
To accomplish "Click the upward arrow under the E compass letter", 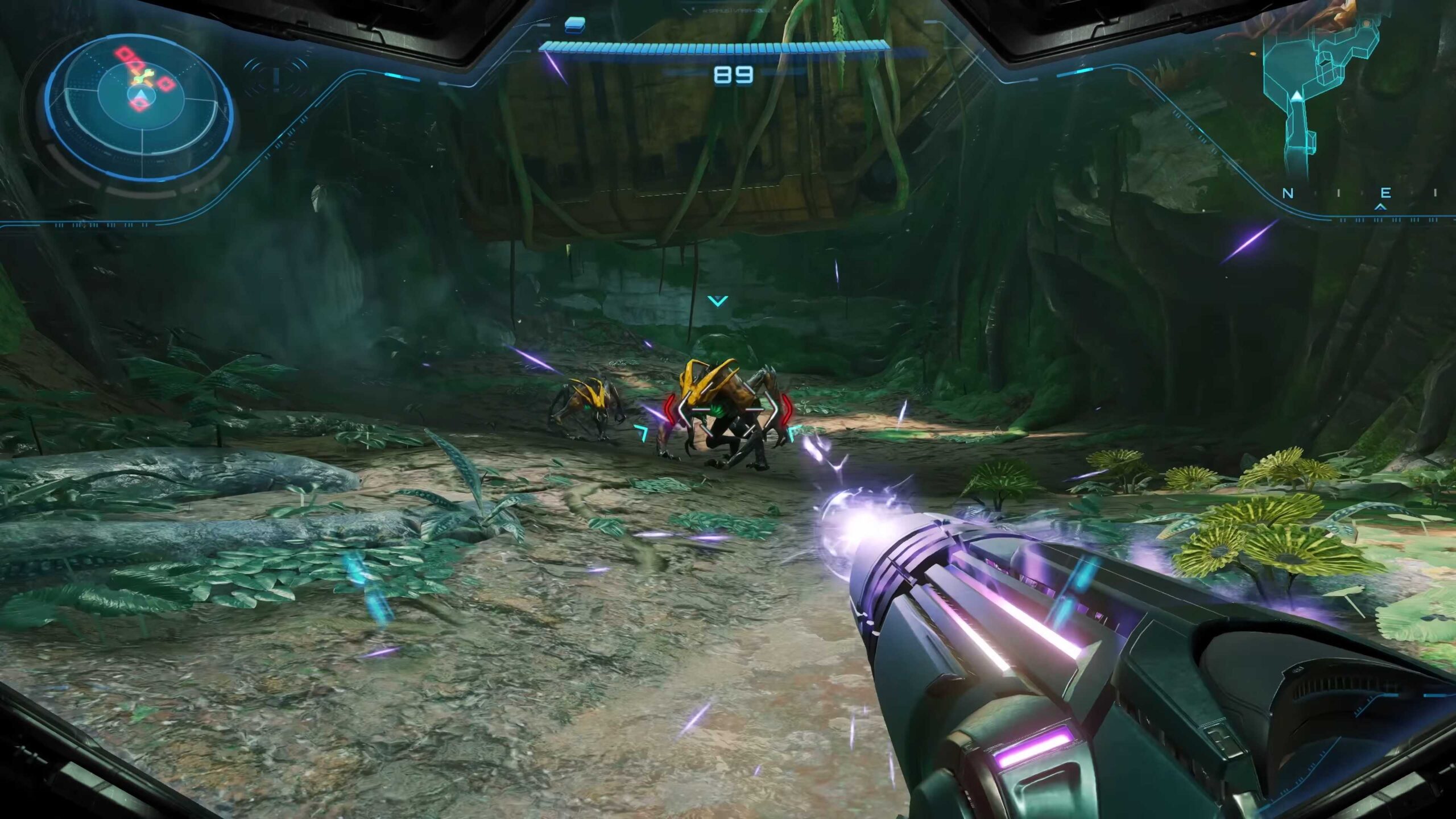I will coord(1380,207).
